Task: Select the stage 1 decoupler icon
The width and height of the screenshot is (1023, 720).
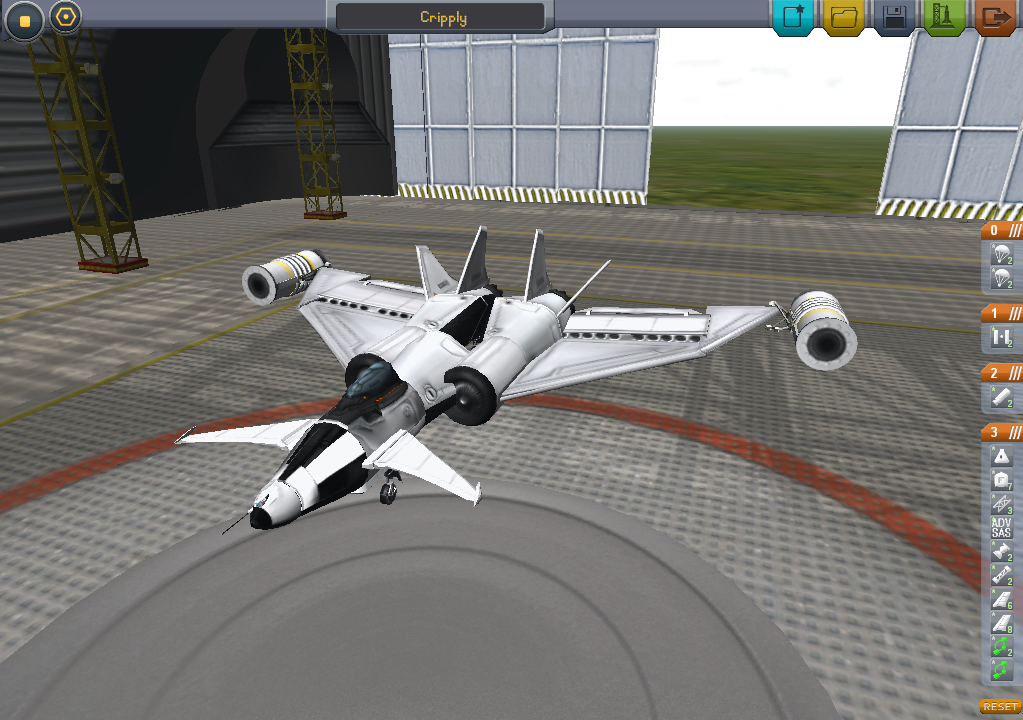Action: [1001, 338]
